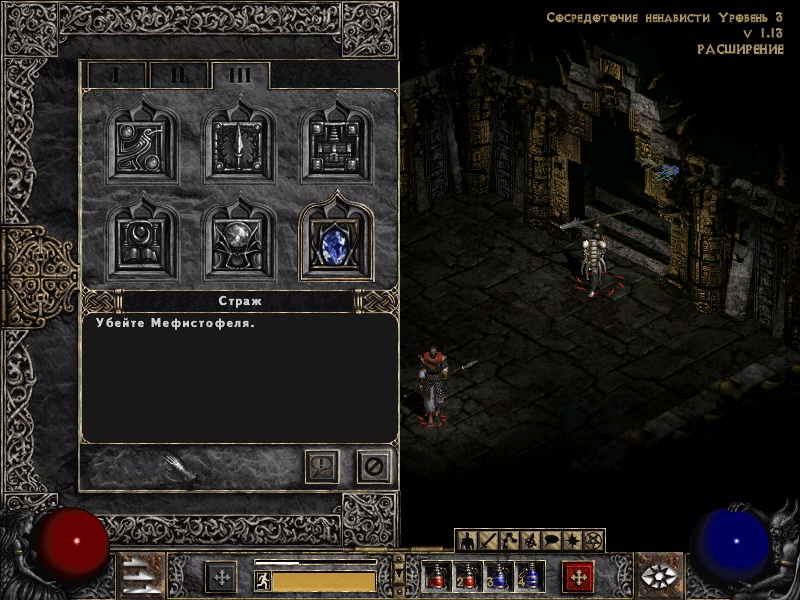This screenshot has height=600, width=800.
Task: Select the moon and book quest icon
Action: 143,241
